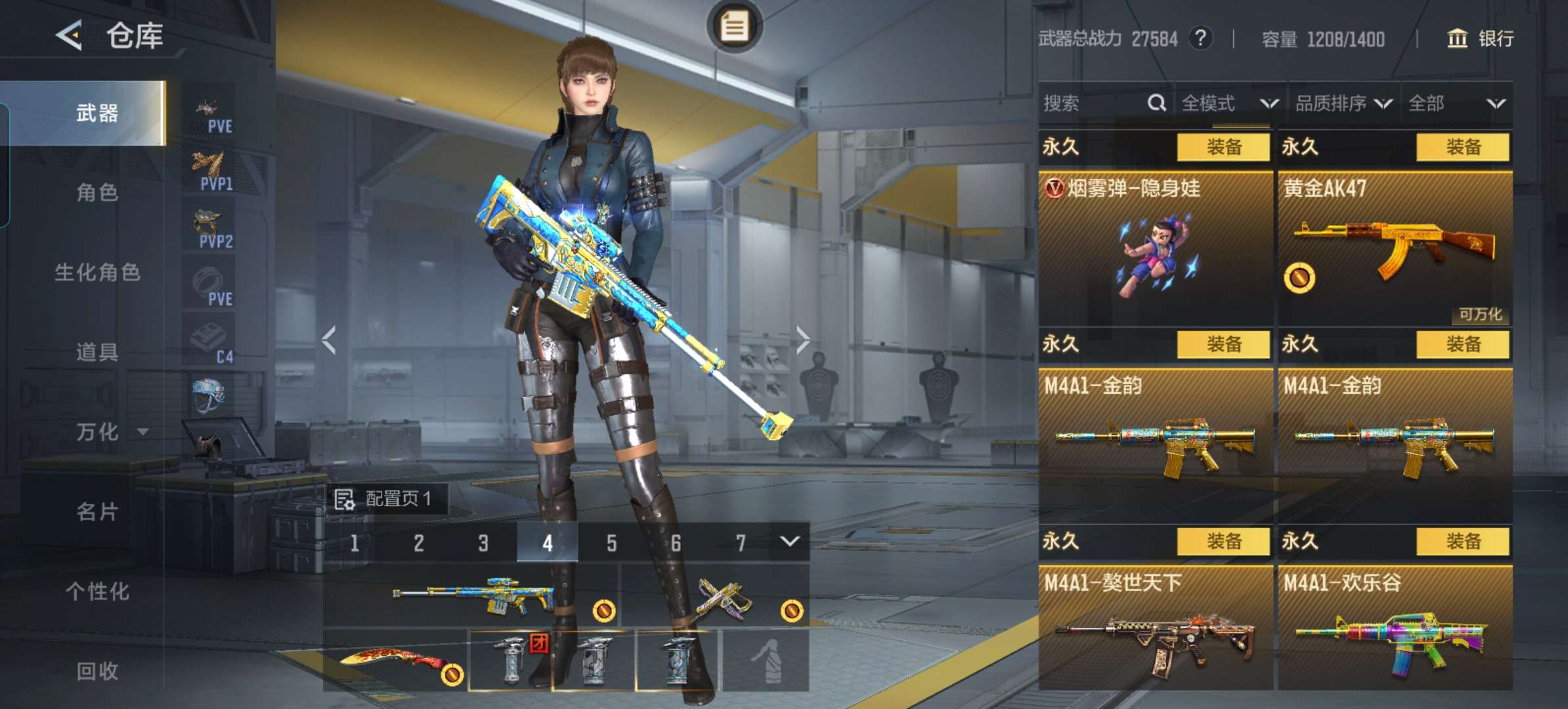Equip the 黄金AK47 with its 装备 button

pos(1462,147)
